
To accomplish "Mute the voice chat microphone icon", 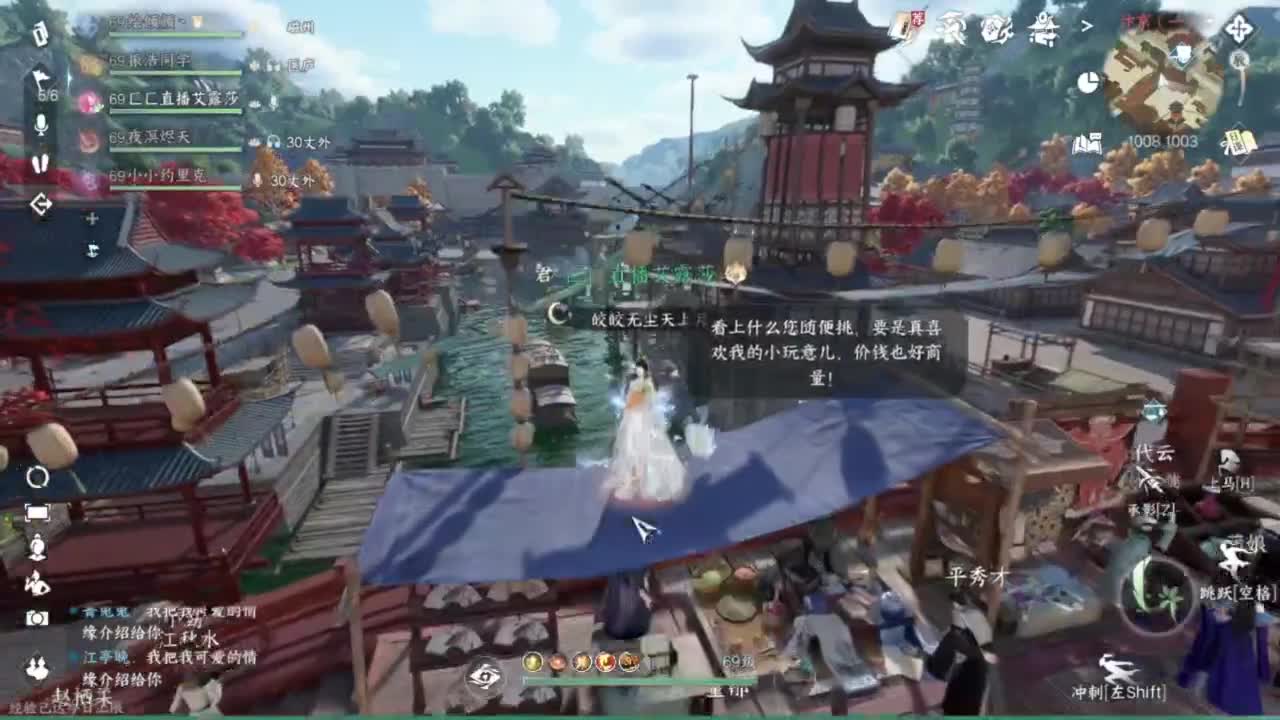I will click(x=40, y=124).
